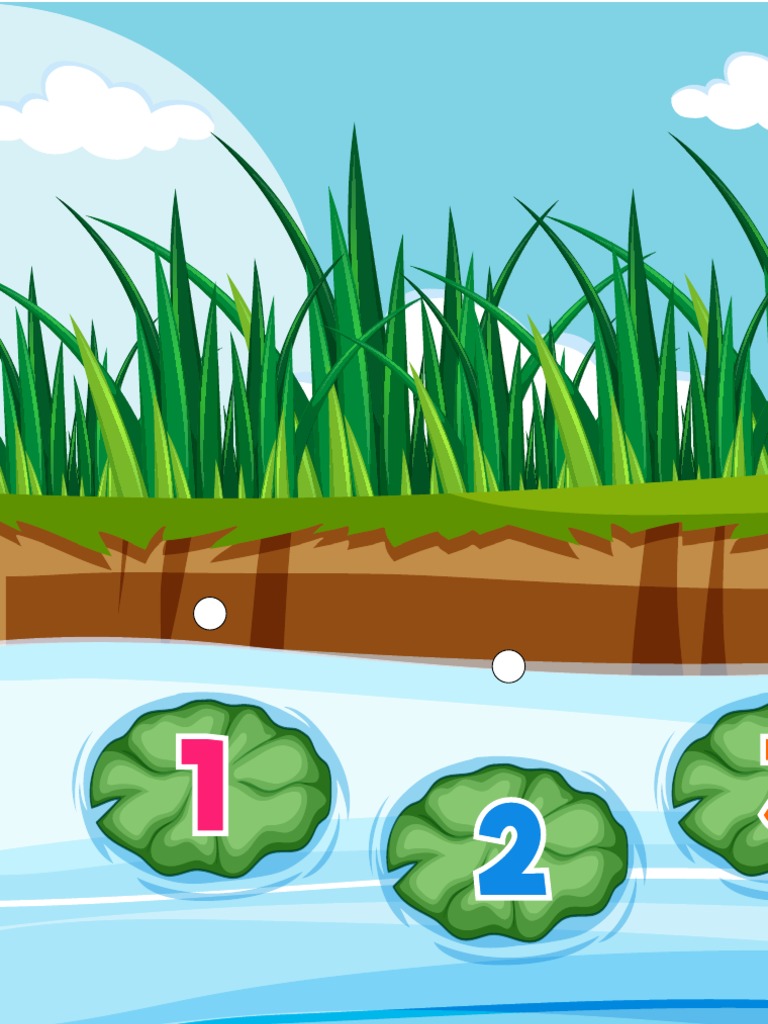Select the lily pad numbered 1
The height and width of the screenshot is (1024, 768).
pyautogui.click(x=209, y=786)
